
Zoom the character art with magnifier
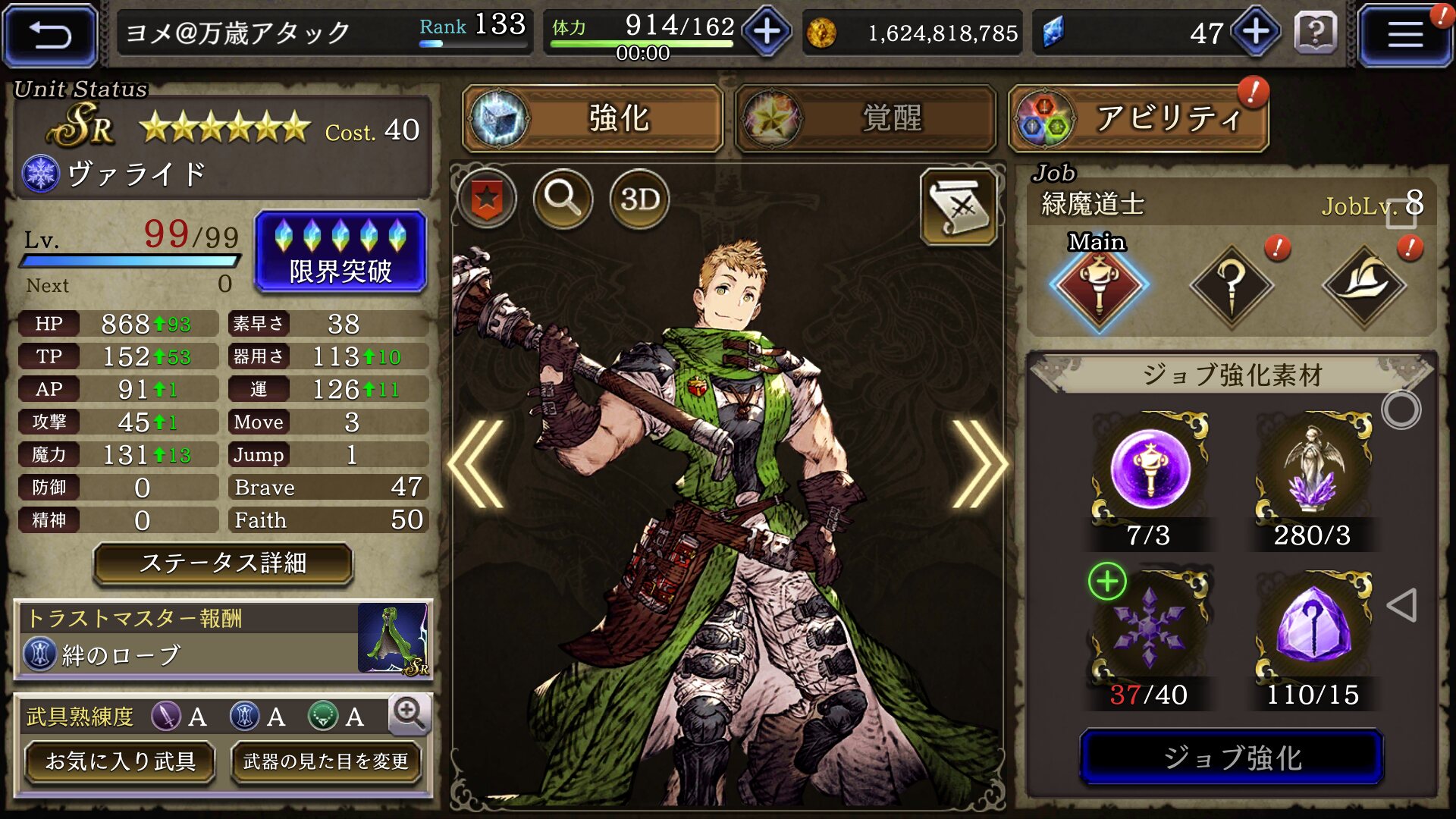coord(563,199)
